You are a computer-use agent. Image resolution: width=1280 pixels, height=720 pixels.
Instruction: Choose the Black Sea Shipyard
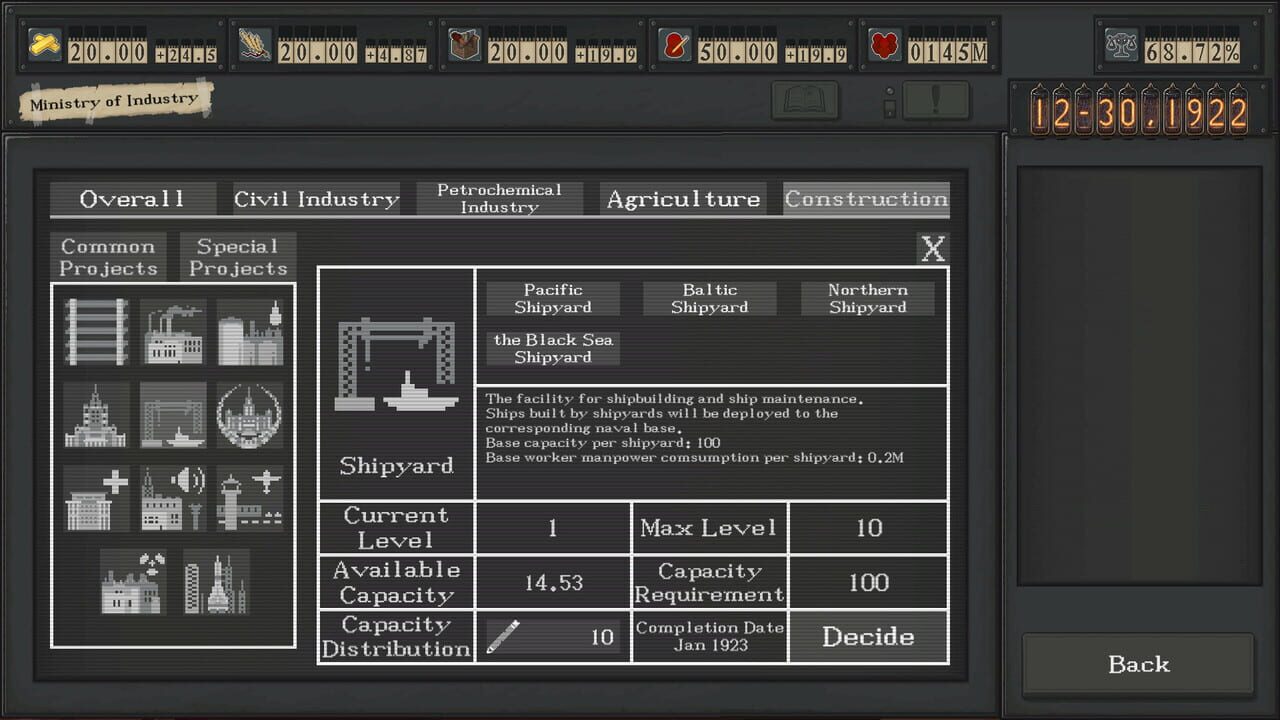[x=552, y=348]
